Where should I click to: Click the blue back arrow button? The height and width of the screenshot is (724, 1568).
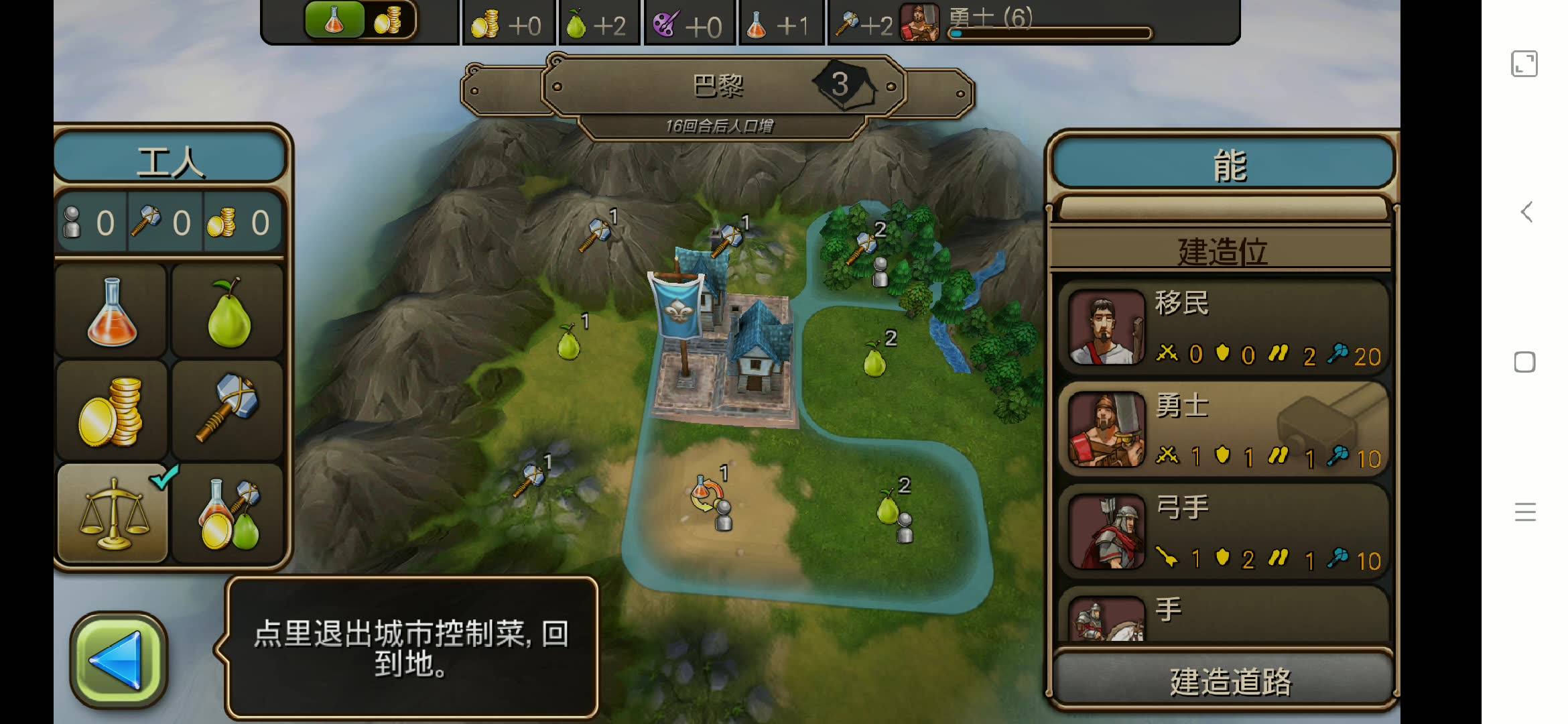point(118,660)
